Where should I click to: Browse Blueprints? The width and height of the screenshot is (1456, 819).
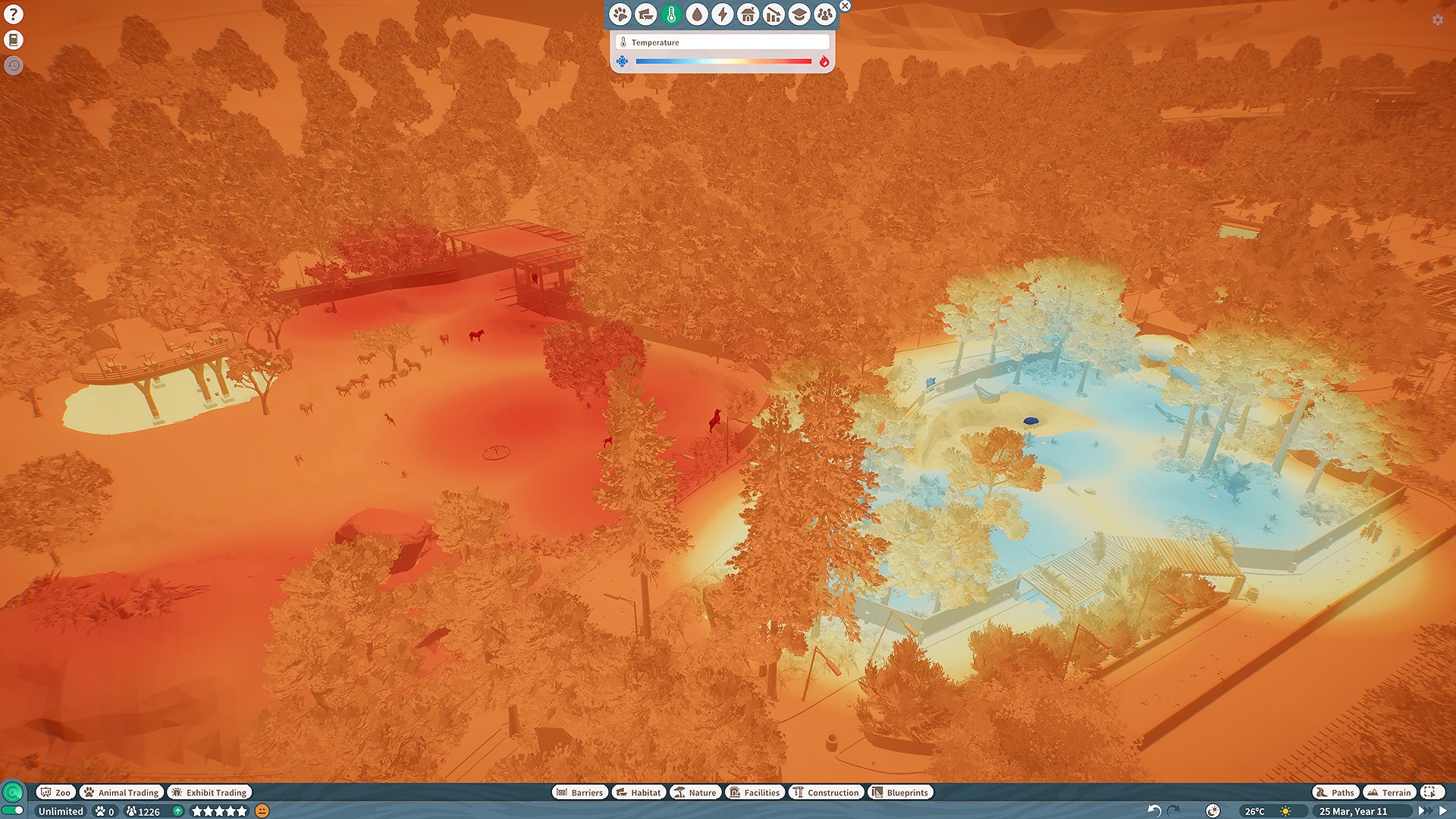[900, 792]
